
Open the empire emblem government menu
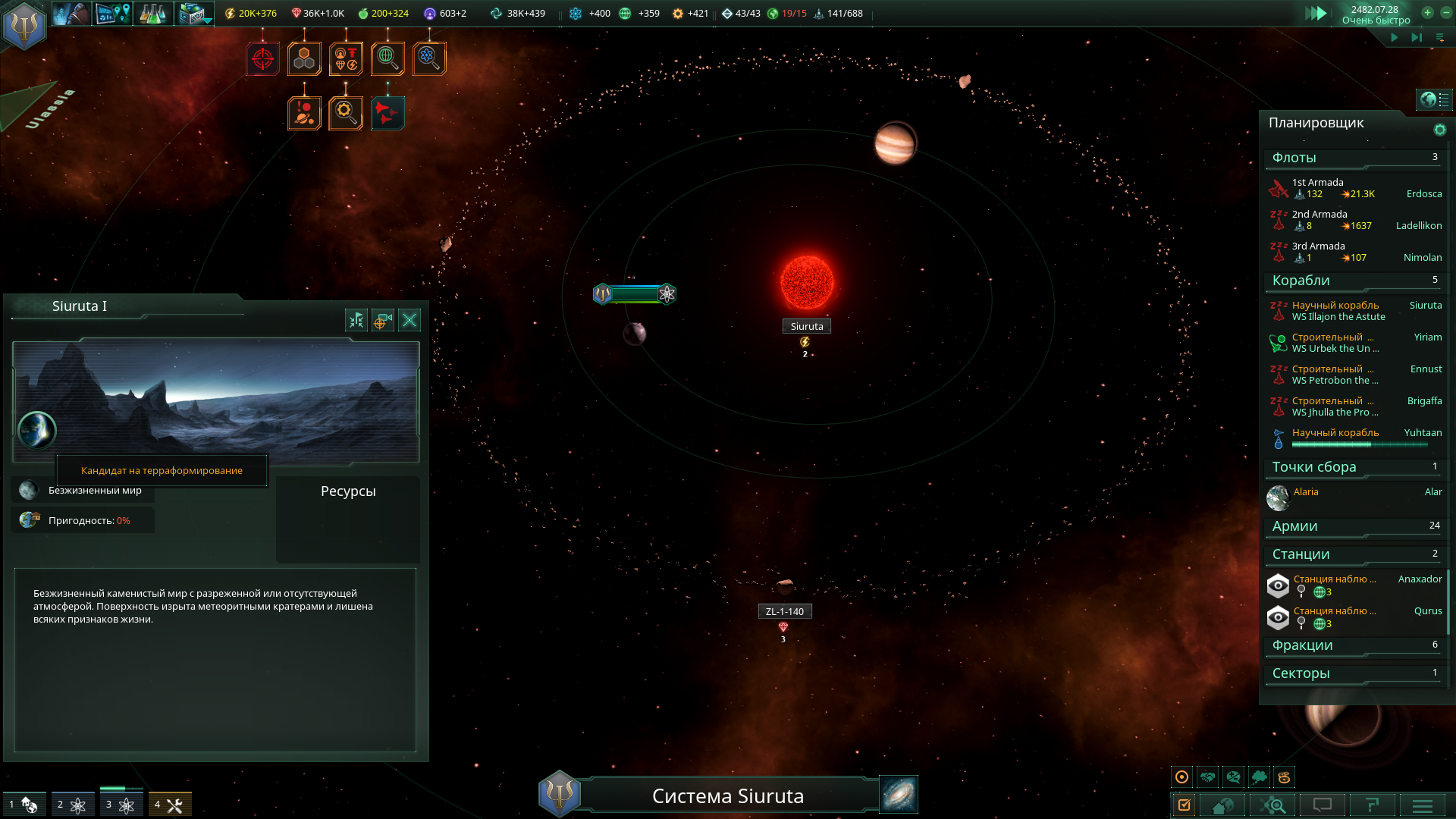tap(24, 24)
